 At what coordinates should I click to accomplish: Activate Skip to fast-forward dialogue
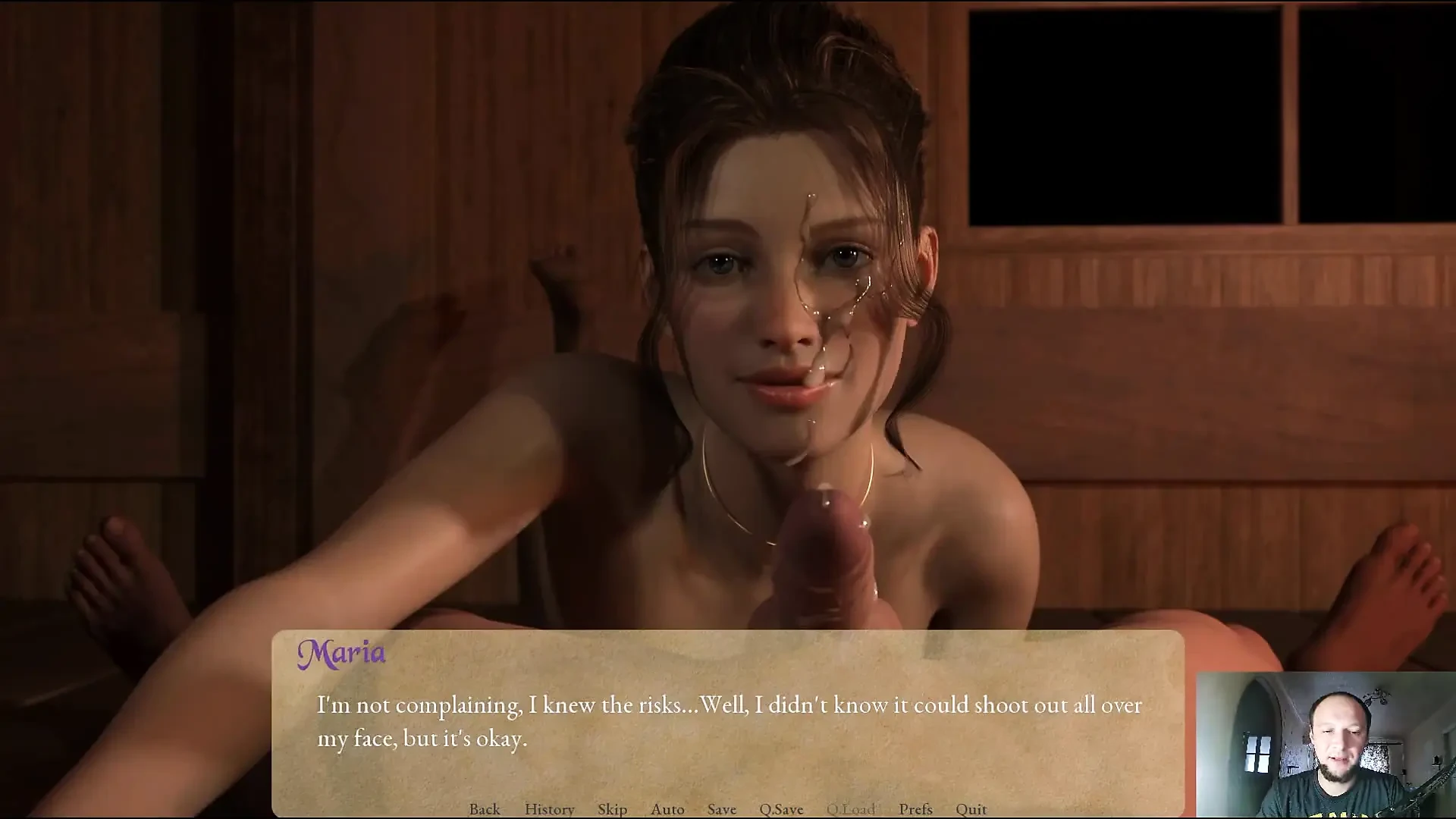612,809
